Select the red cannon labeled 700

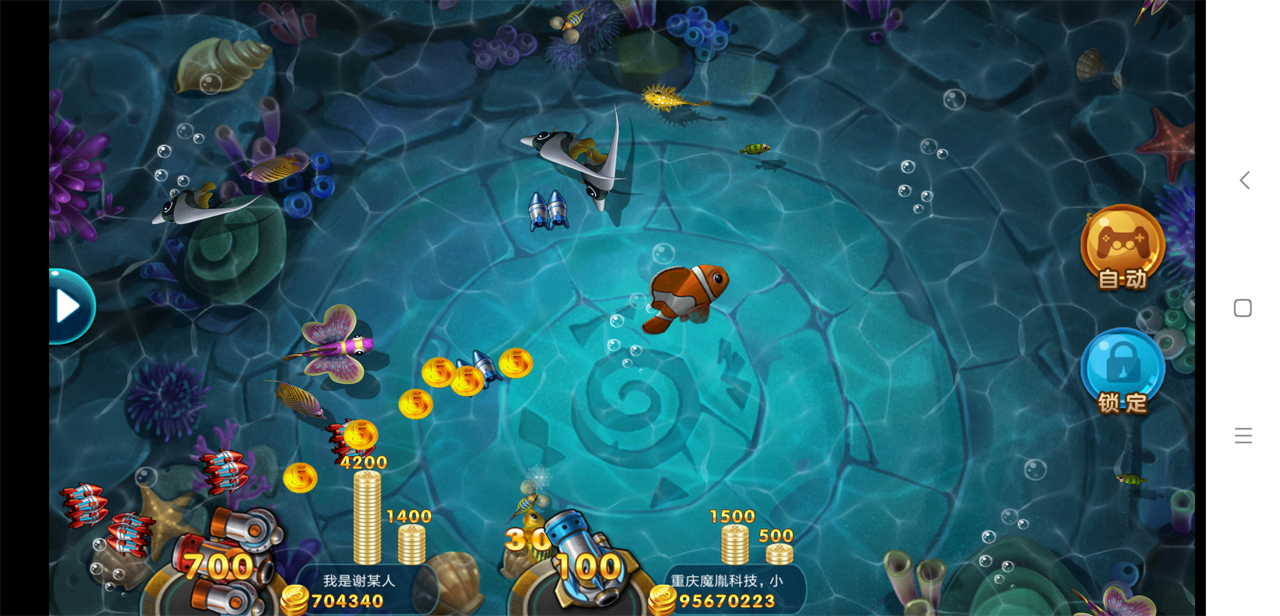224,560
